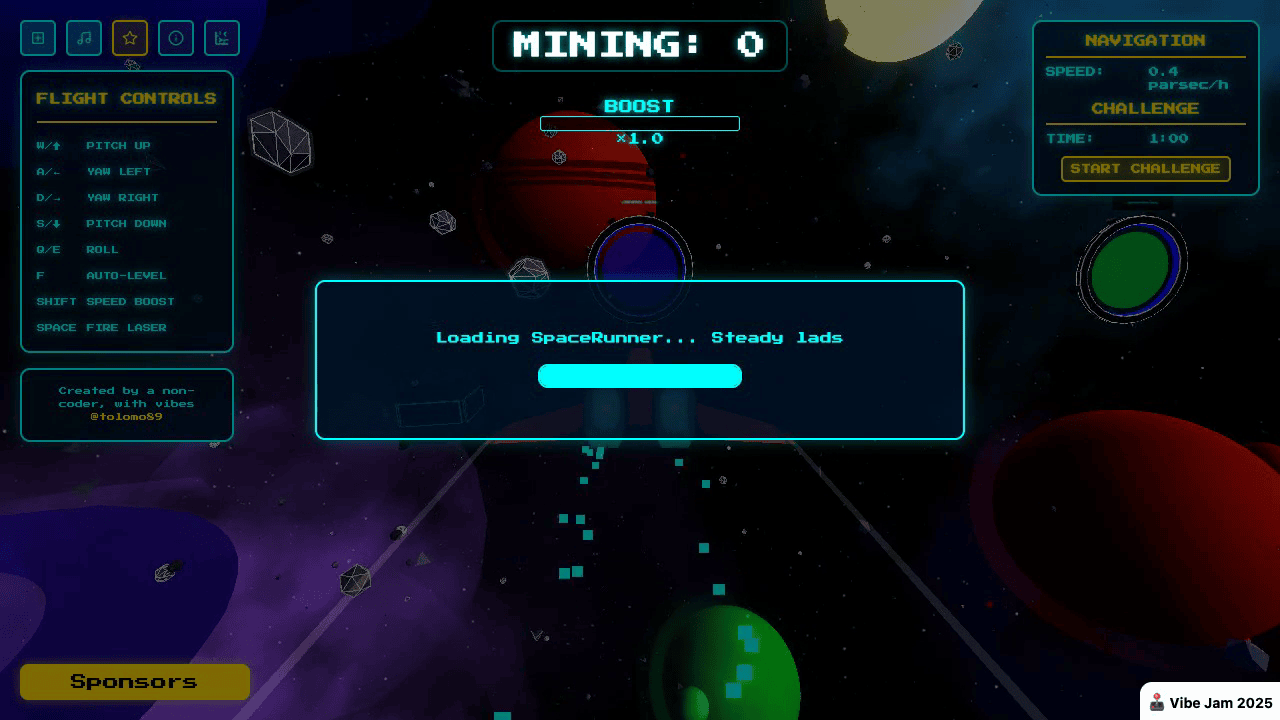Click the Loading SpaceRunner message box
The width and height of the screenshot is (1280, 720).
pos(640,338)
